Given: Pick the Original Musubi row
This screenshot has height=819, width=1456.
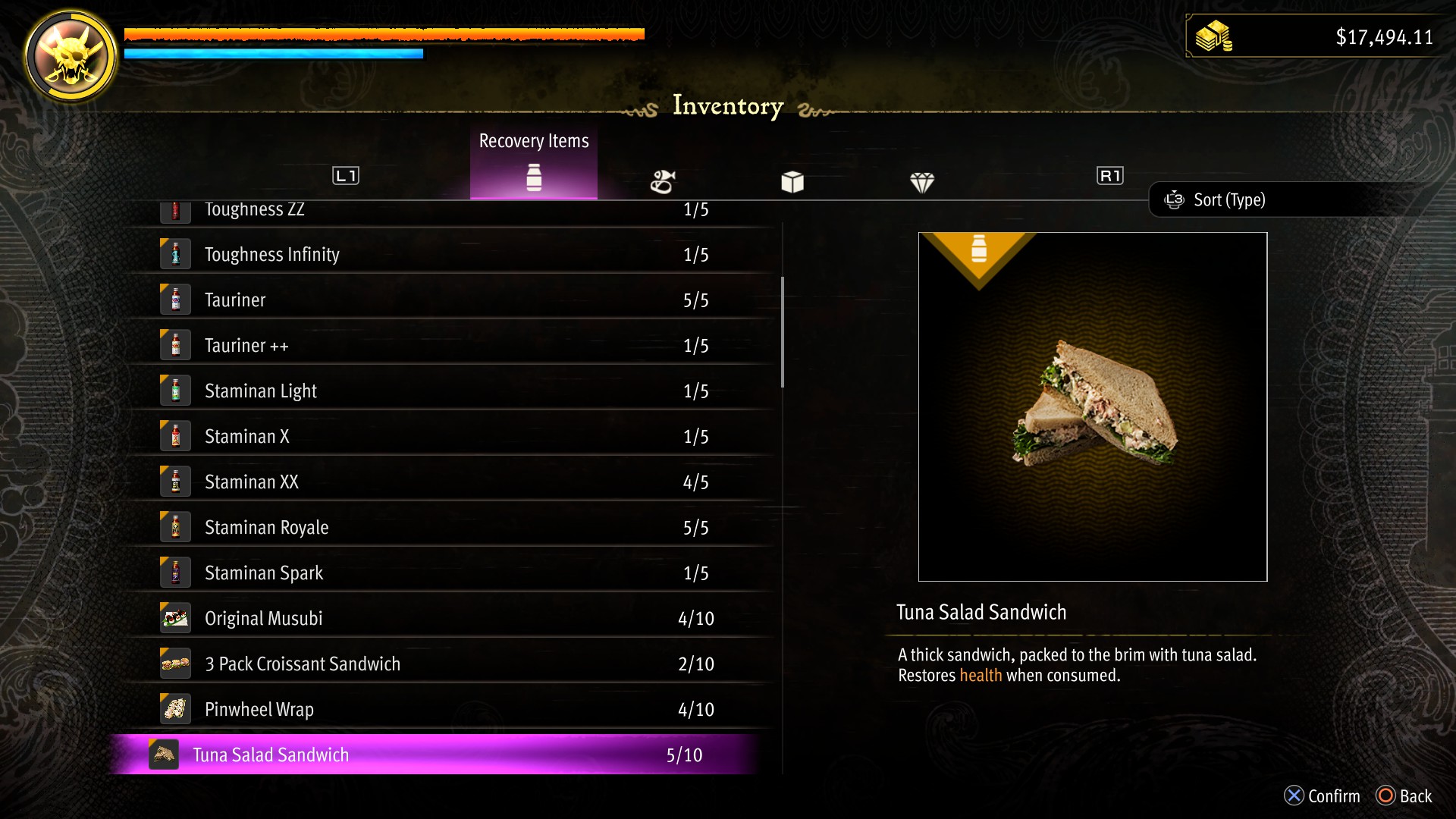Looking at the screenshot, I should pyautogui.click(x=447, y=619).
